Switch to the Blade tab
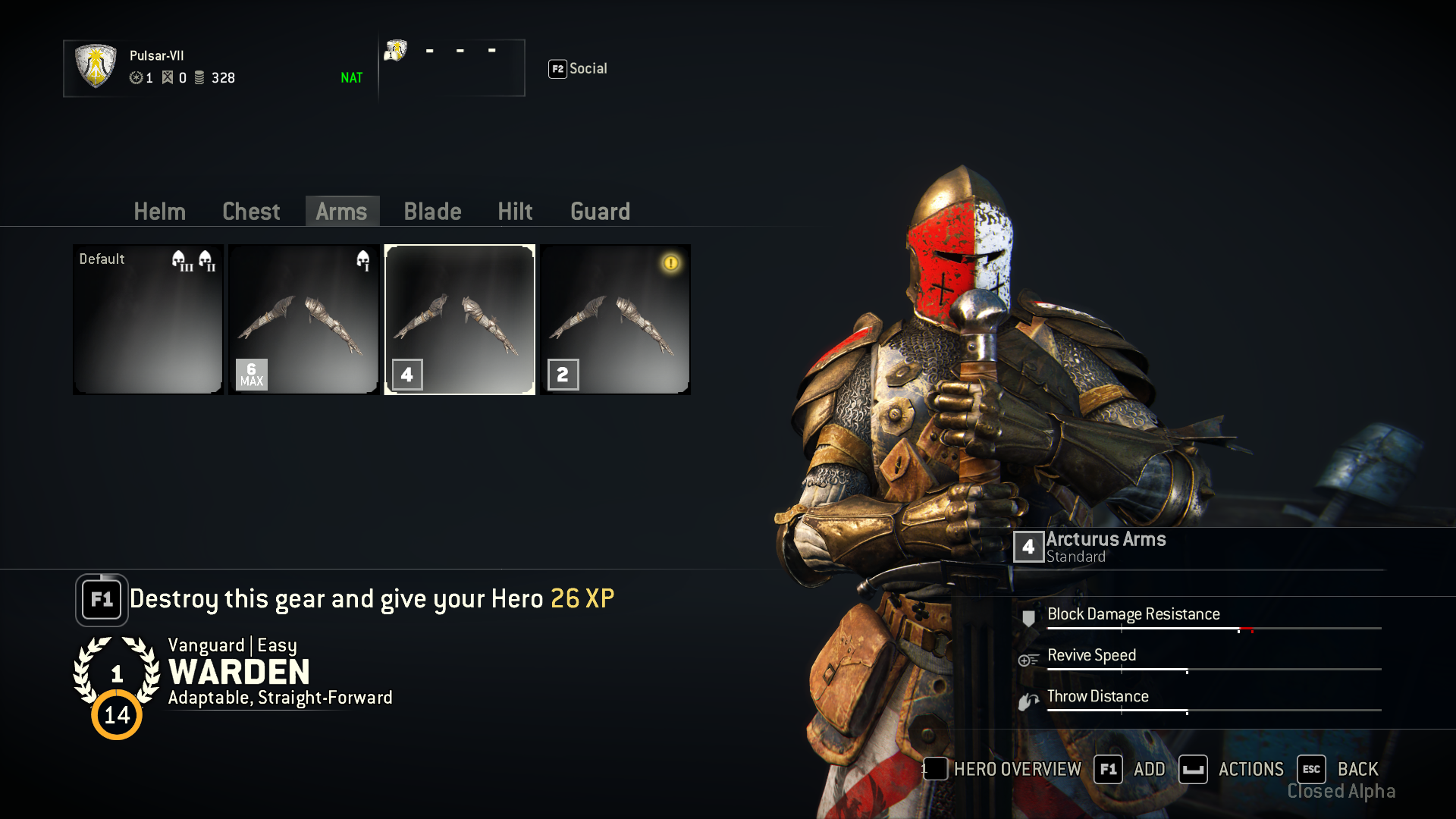Viewport: 1456px width, 819px height. pyautogui.click(x=432, y=212)
